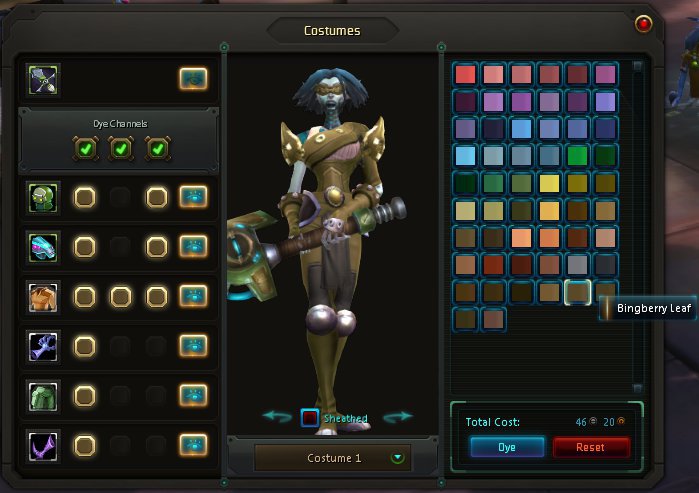Apply the dye with the Dye button

pyautogui.click(x=507, y=447)
